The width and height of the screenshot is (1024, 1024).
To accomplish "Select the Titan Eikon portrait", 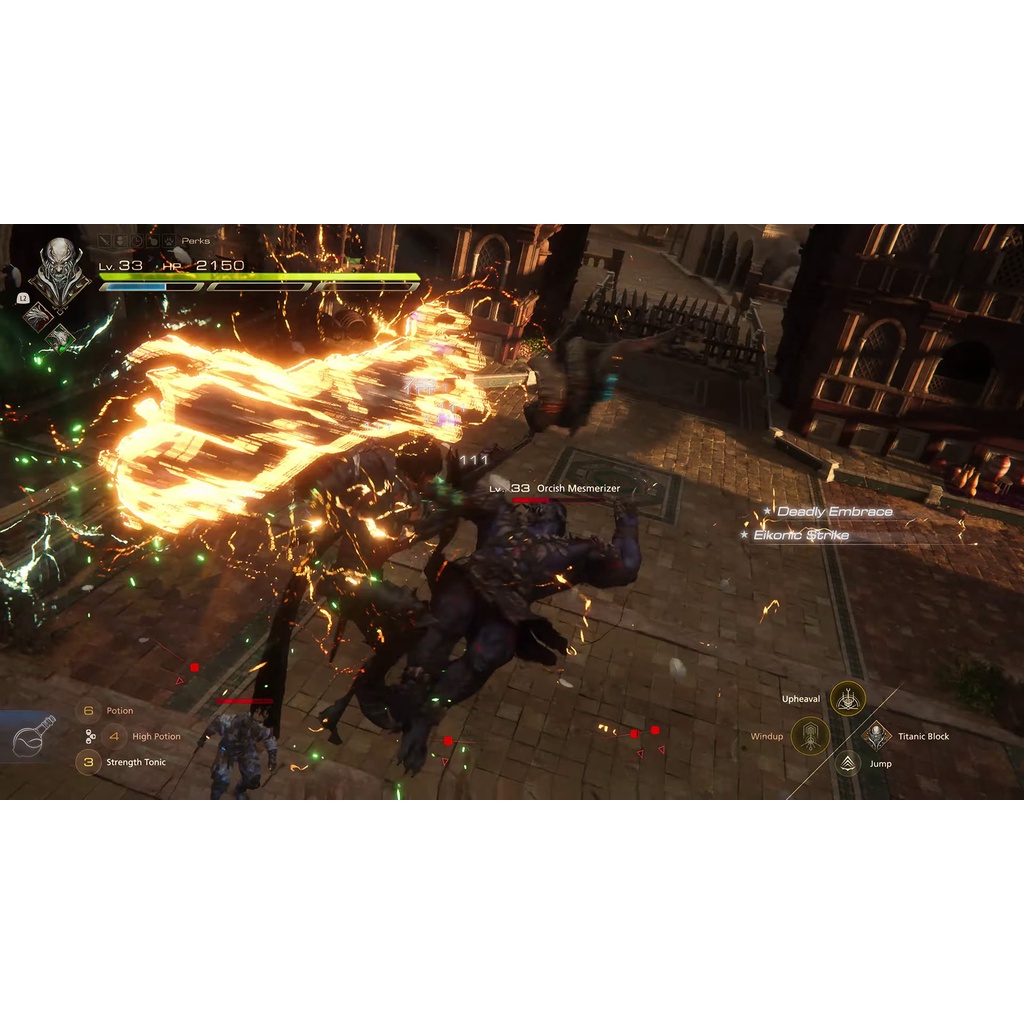I will 59,265.
